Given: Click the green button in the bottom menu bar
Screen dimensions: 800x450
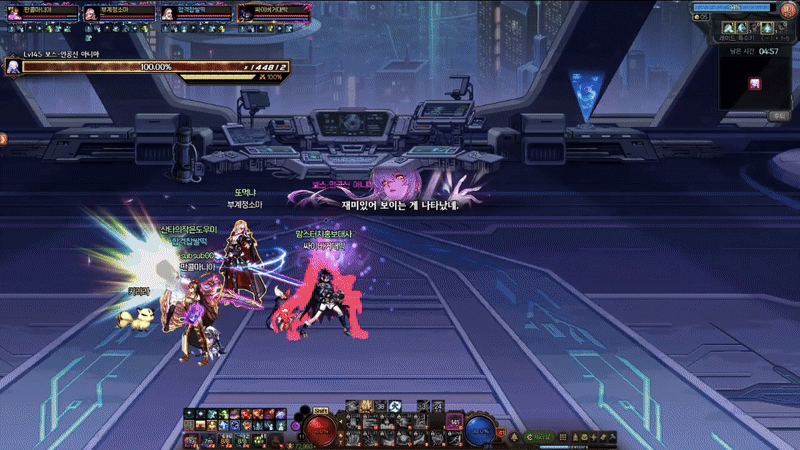Looking at the screenshot, I should 541,437.
